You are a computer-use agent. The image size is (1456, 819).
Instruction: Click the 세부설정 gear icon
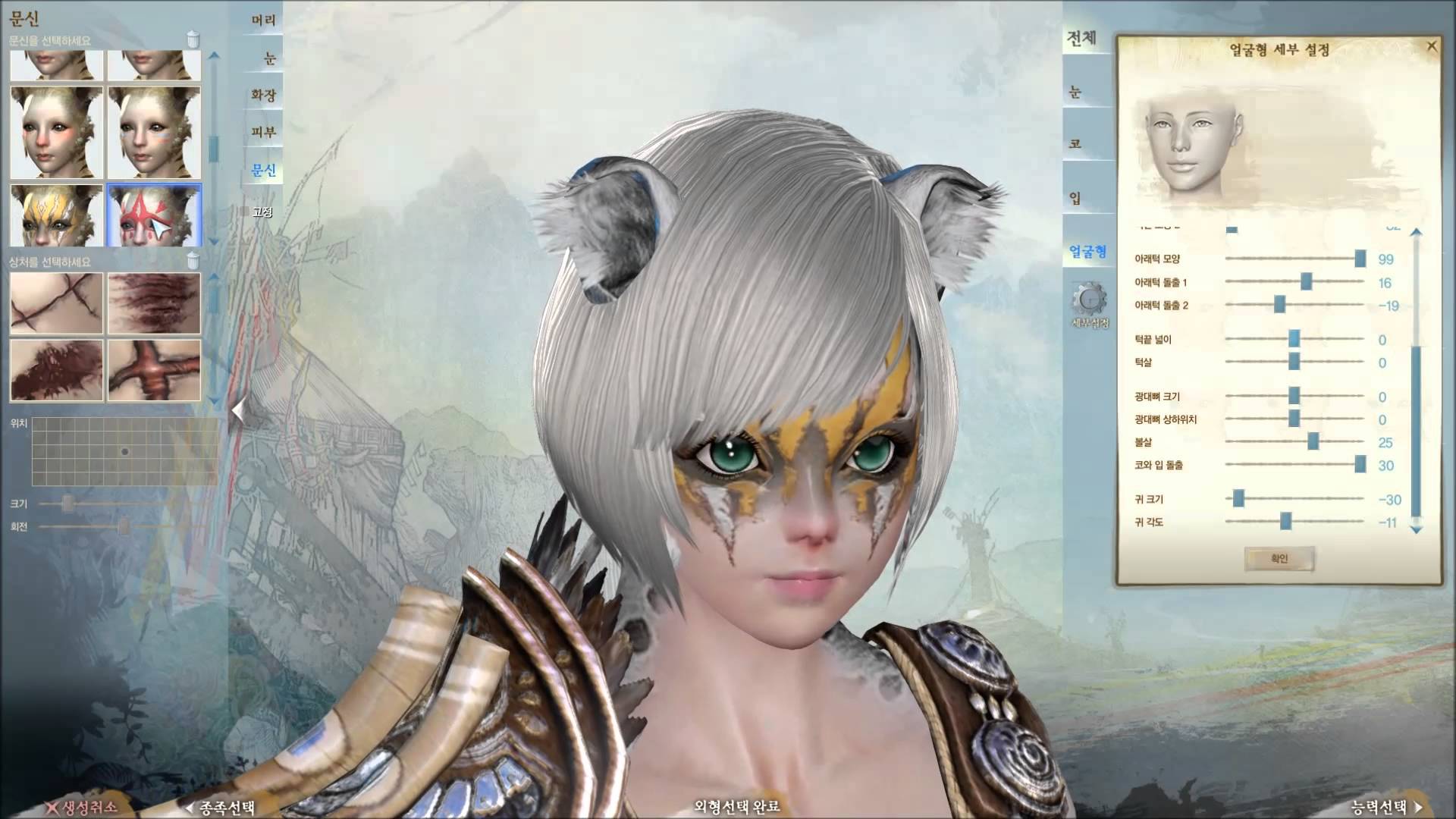click(x=1089, y=300)
